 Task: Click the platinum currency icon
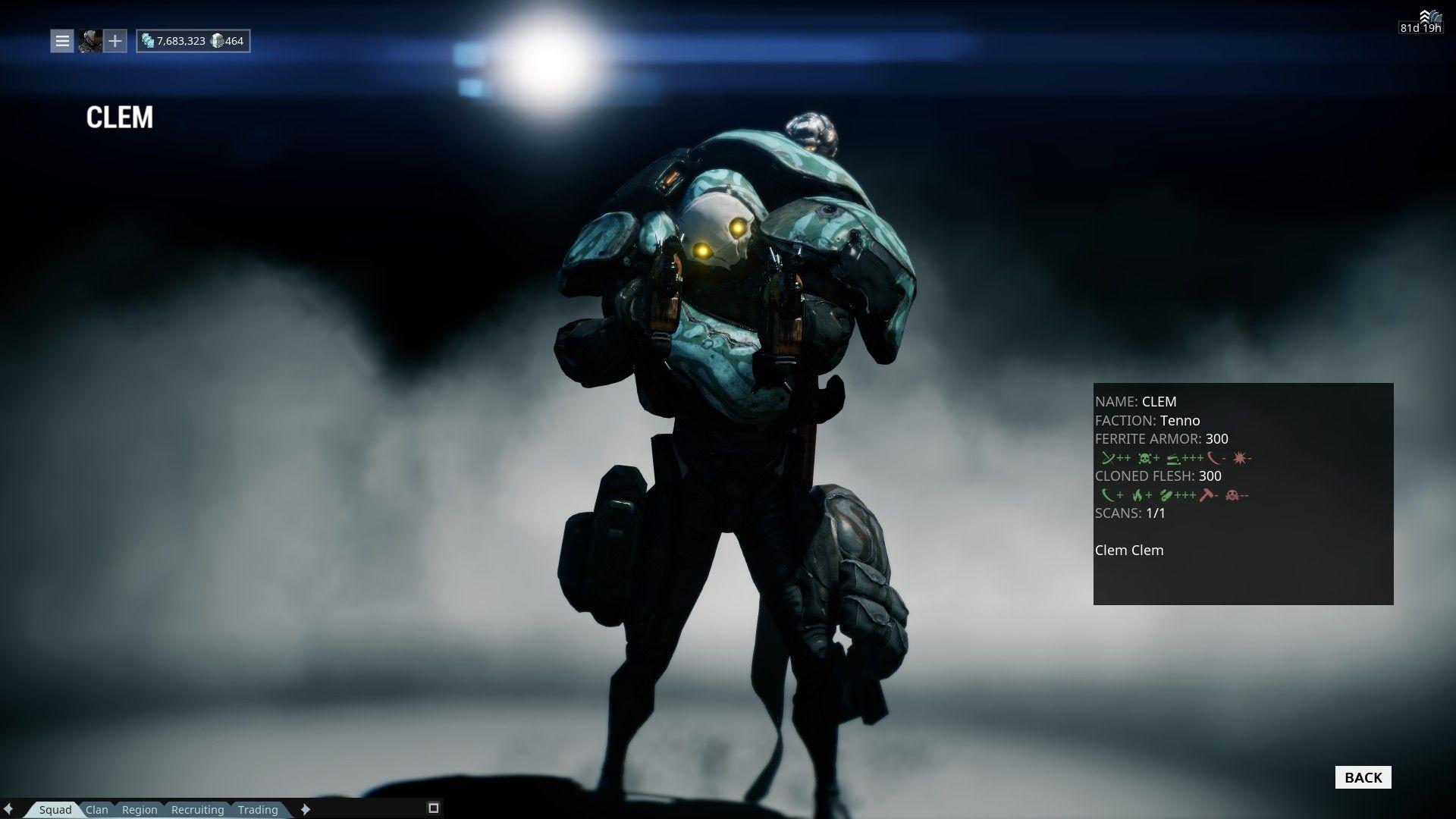(218, 40)
